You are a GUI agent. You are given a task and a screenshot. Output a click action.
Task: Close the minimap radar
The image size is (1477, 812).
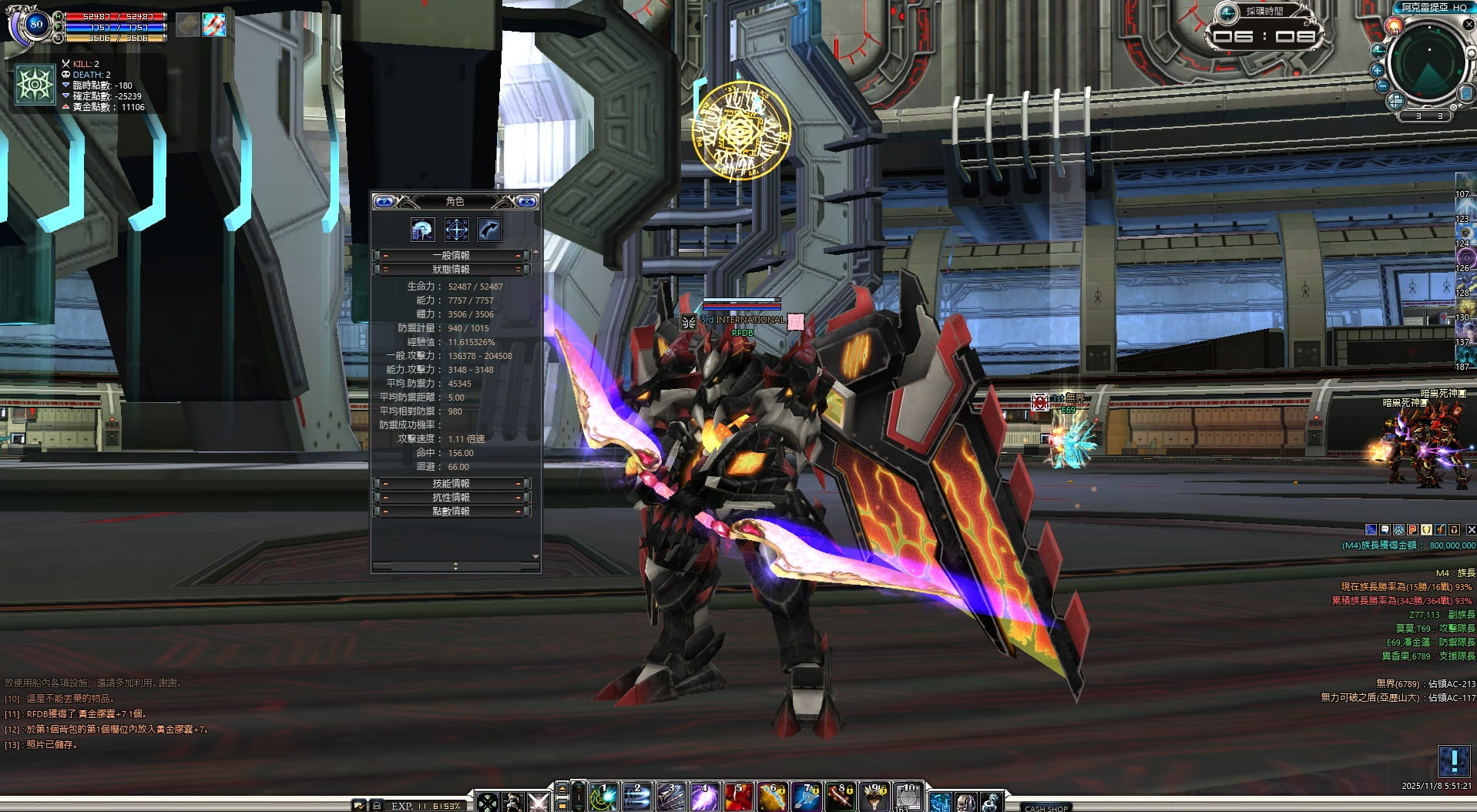(1469, 25)
